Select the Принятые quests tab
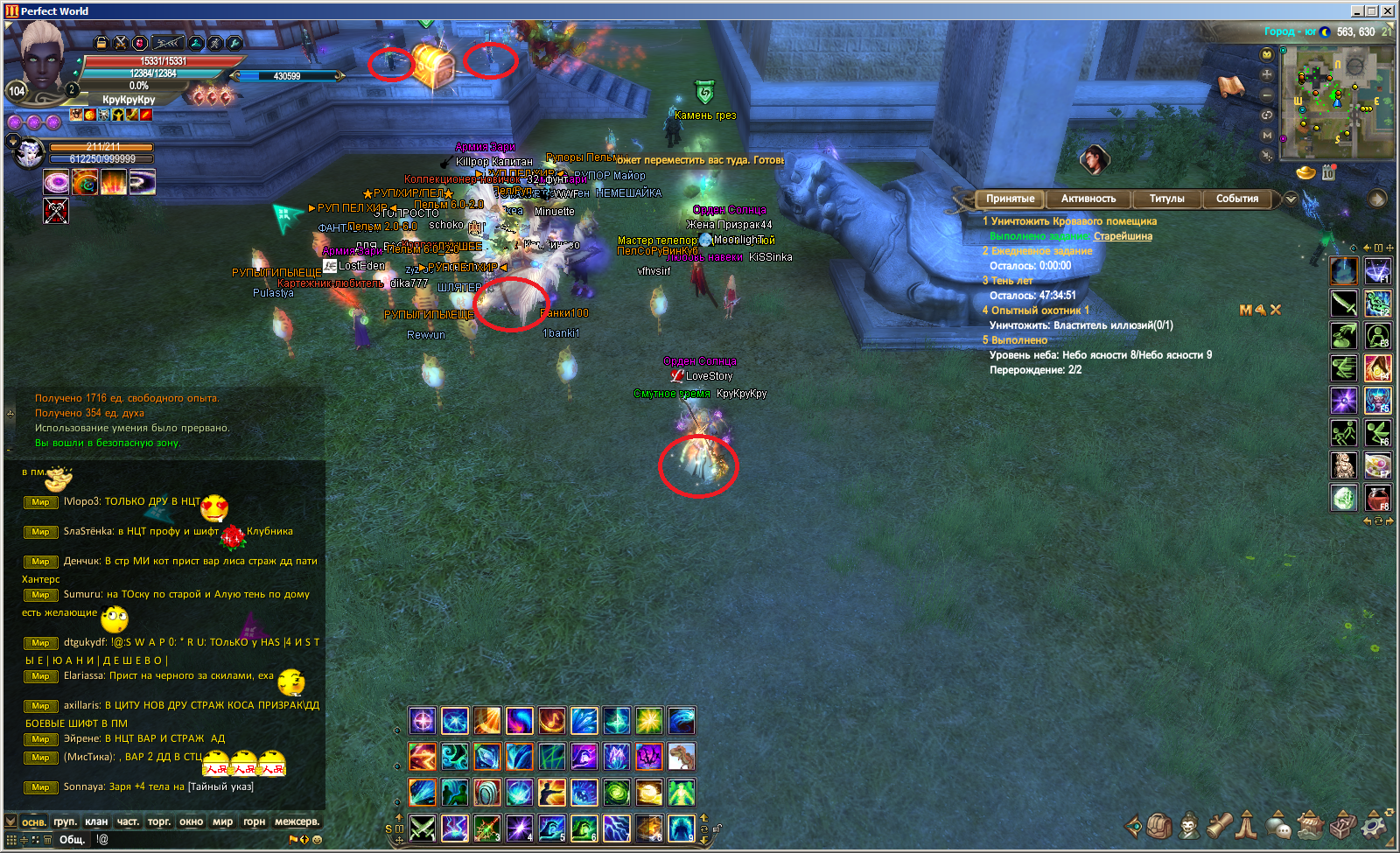This screenshot has width=1400, height=853. coord(1010,199)
